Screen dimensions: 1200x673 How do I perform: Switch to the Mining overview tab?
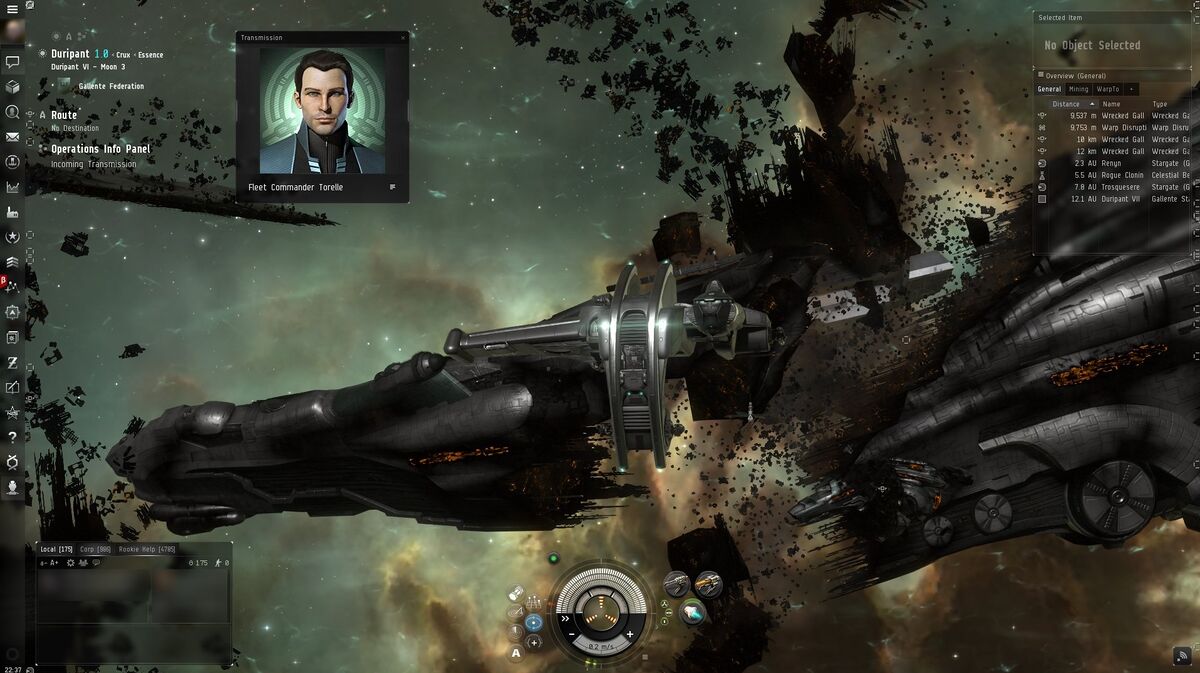click(x=1078, y=89)
